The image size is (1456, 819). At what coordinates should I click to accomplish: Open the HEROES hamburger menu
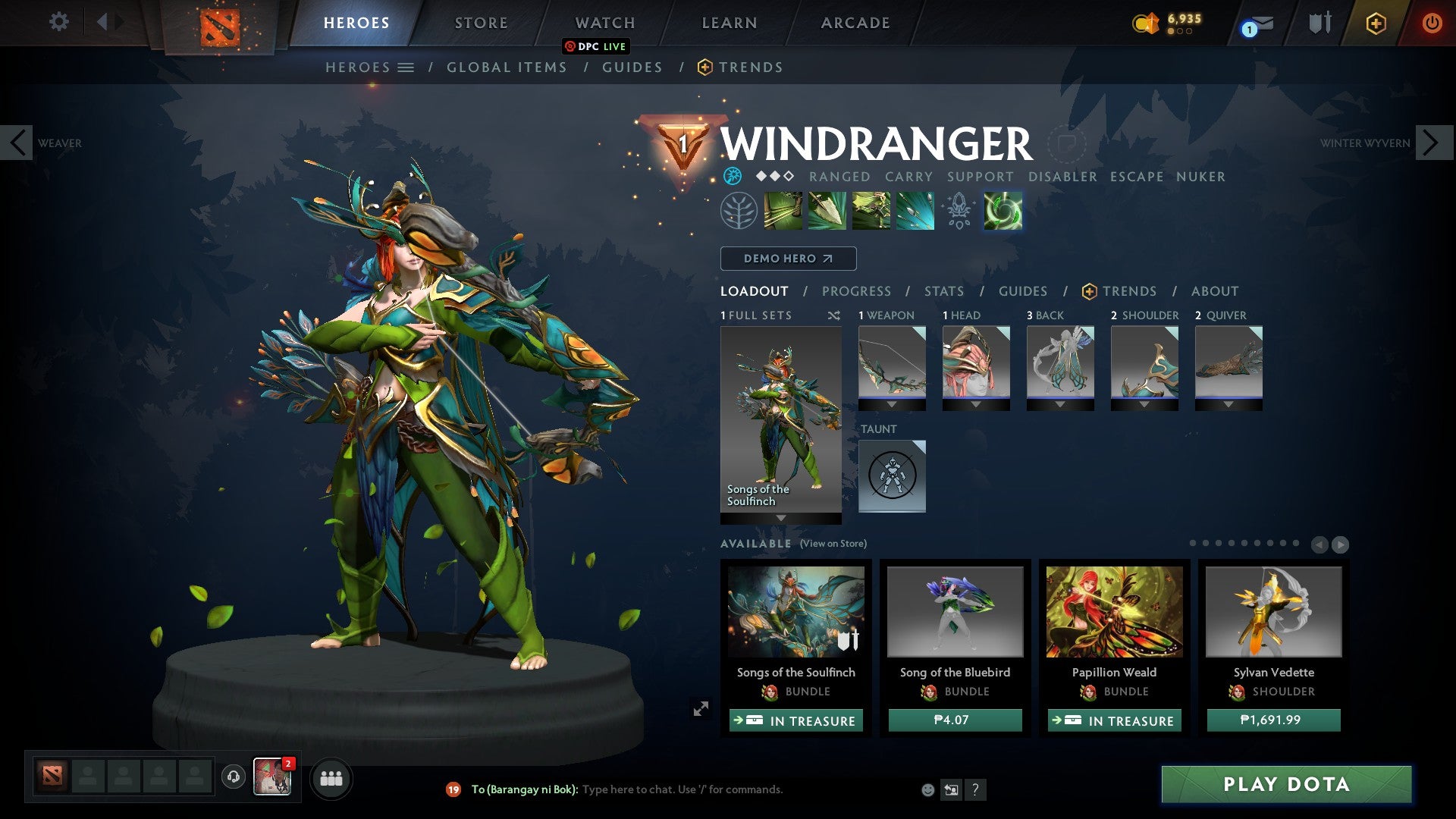406,67
